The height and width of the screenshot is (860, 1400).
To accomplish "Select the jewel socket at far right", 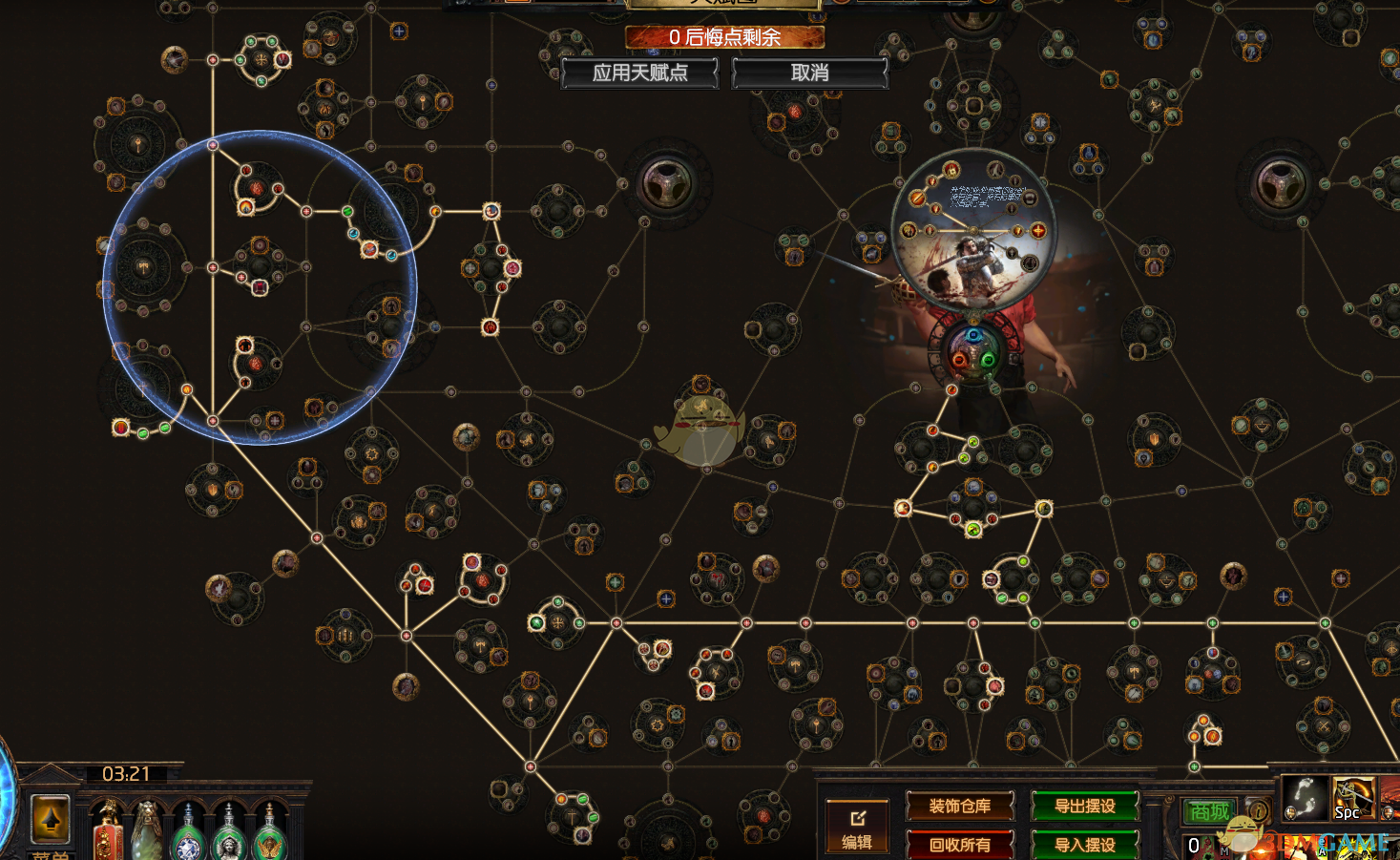I will click(1280, 183).
